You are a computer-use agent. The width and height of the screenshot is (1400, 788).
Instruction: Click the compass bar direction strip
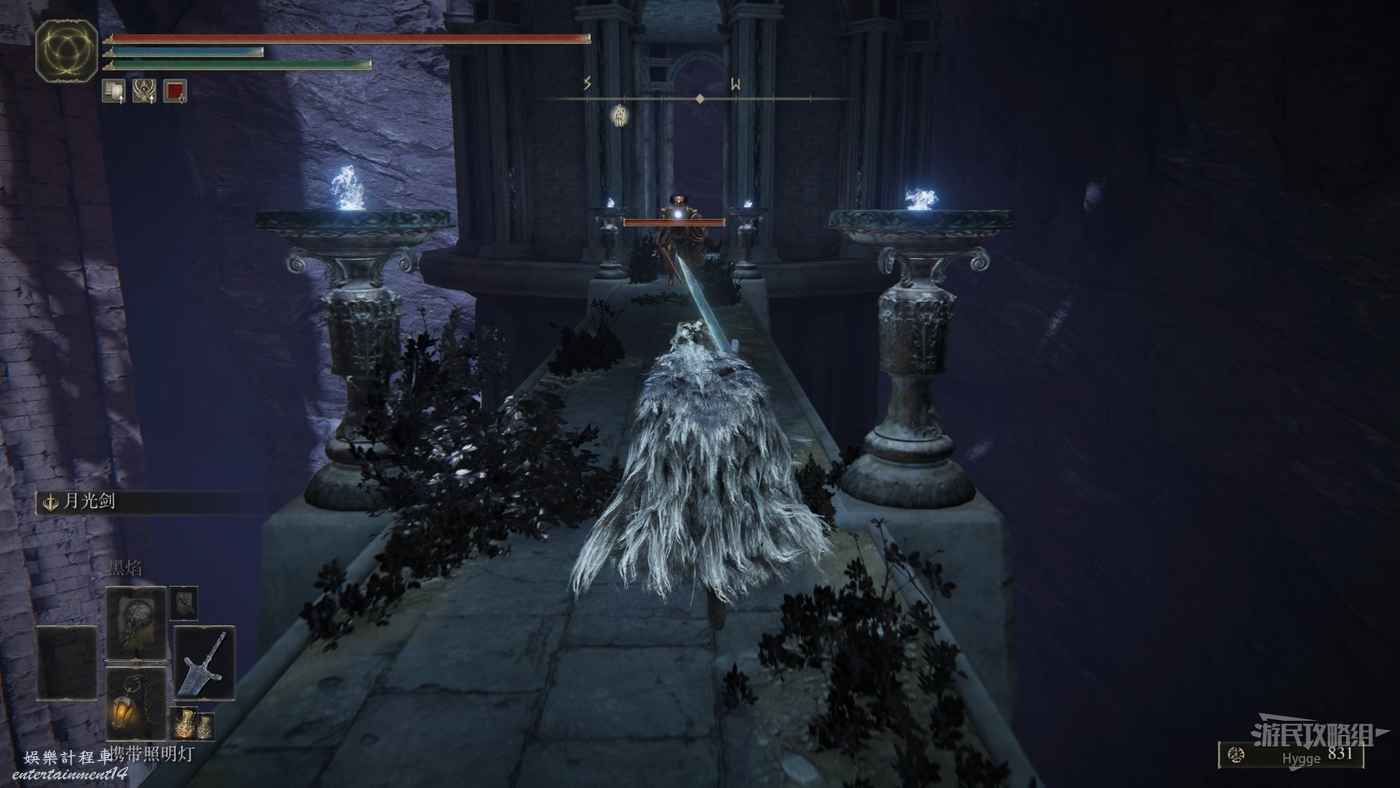[x=699, y=98]
